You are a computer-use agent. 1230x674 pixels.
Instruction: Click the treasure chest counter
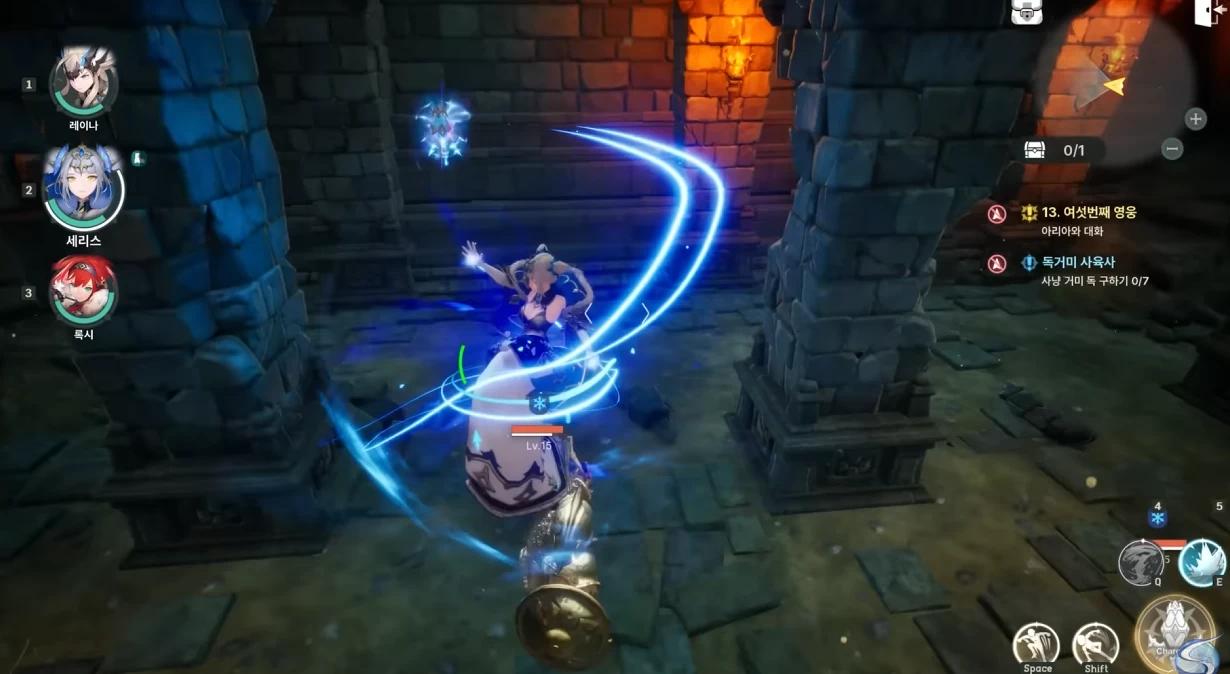1063,151
